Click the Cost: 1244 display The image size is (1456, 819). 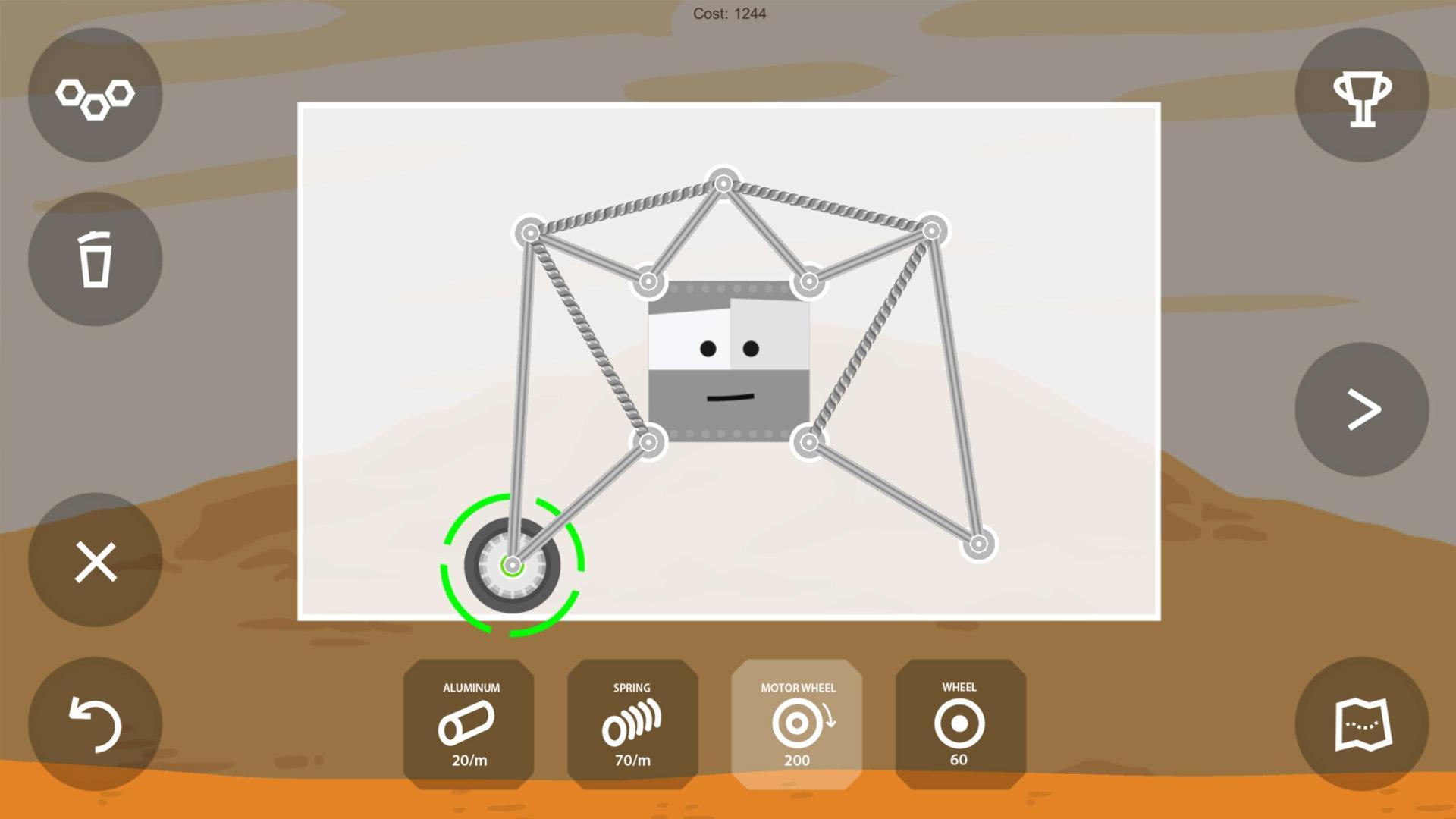tap(729, 13)
